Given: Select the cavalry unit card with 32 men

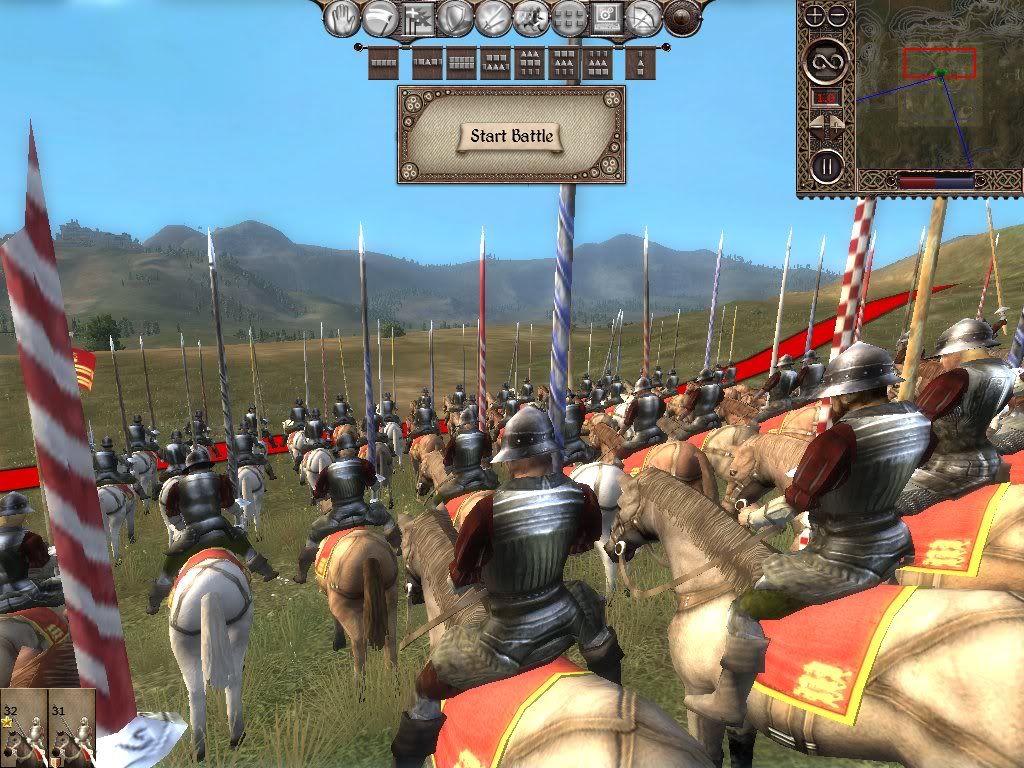Looking at the screenshot, I should (23, 727).
